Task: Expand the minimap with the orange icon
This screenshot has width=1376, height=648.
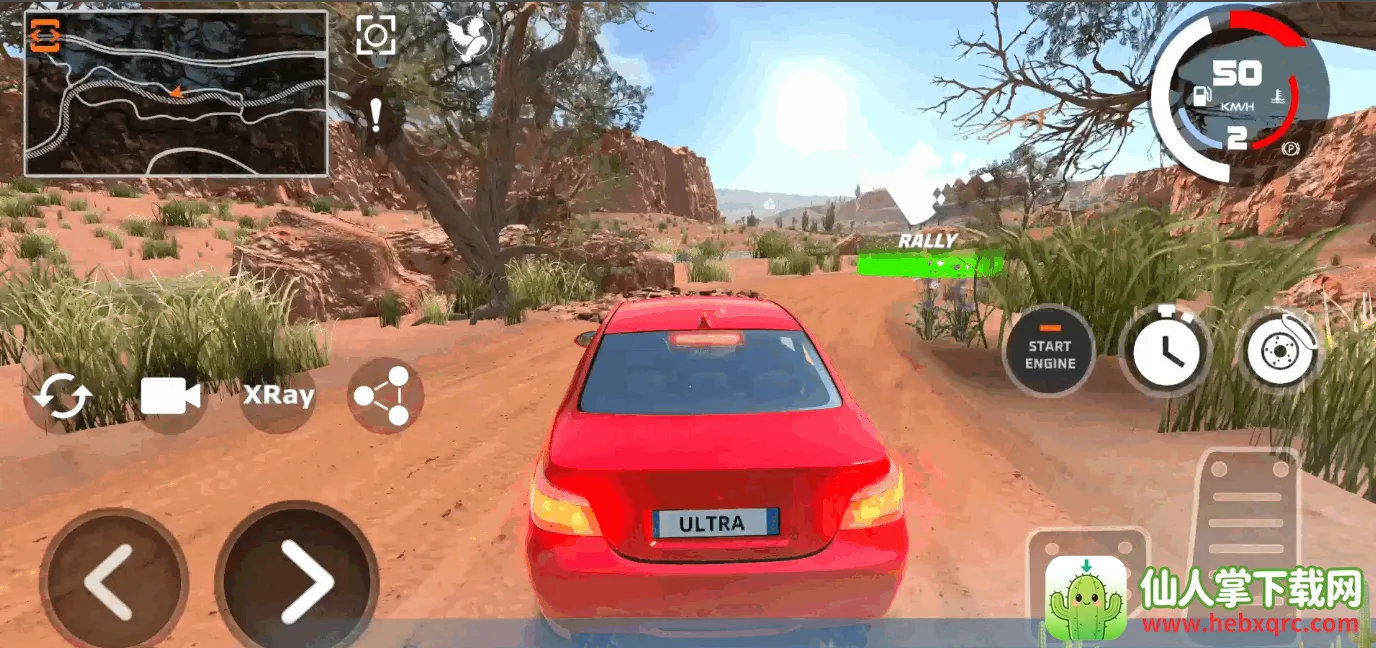Action: (45, 36)
